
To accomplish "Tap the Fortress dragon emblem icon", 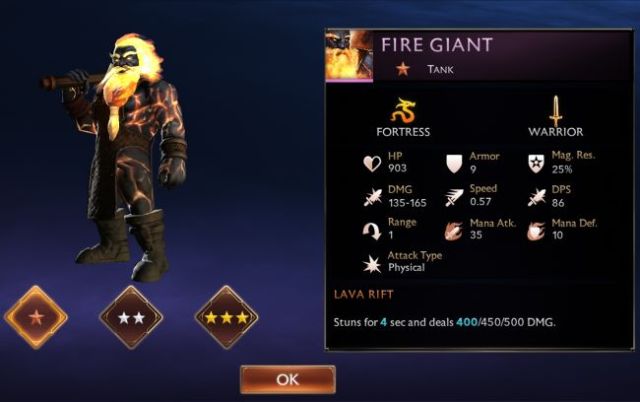I will tap(403, 108).
